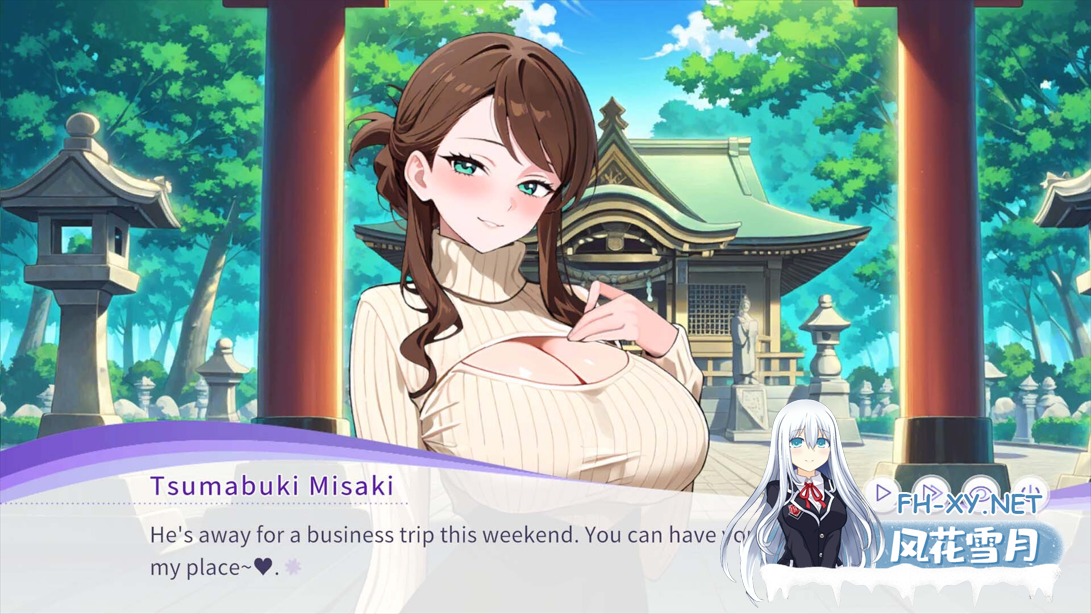Viewport: 1091px width, 614px height.
Task: Hide the dialogue box with the eye icon
Action: click(x=982, y=493)
